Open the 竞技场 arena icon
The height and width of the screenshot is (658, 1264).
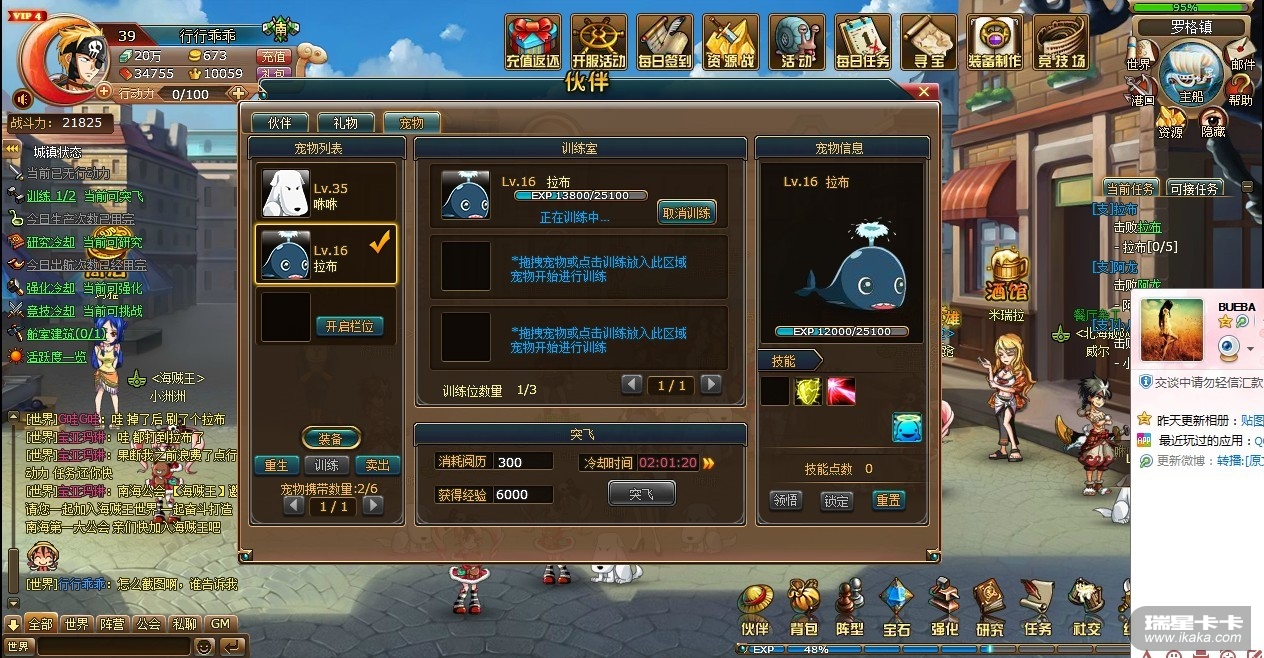click(1060, 43)
